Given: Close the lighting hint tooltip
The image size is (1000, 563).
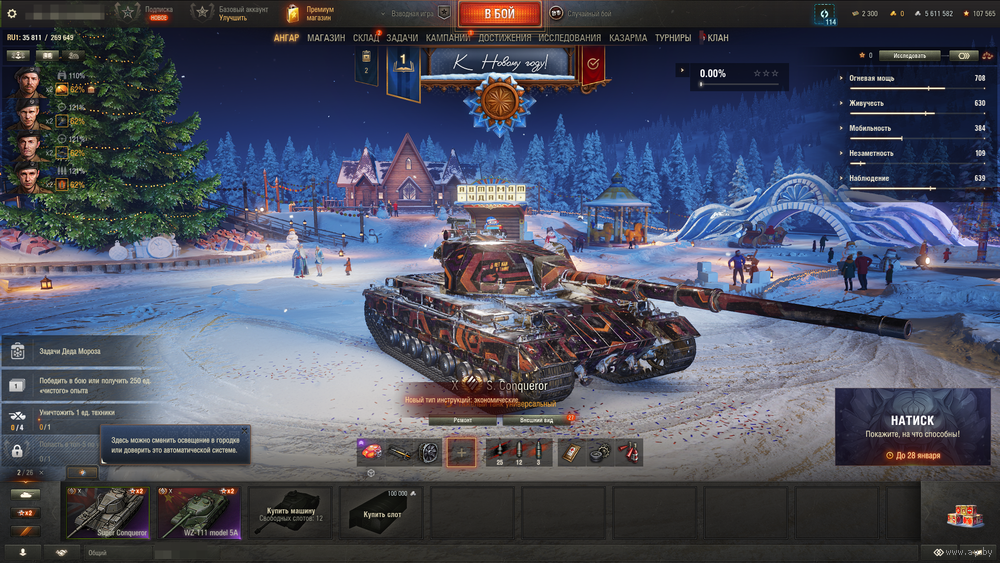Looking at the screenshot, I should 244,432.
